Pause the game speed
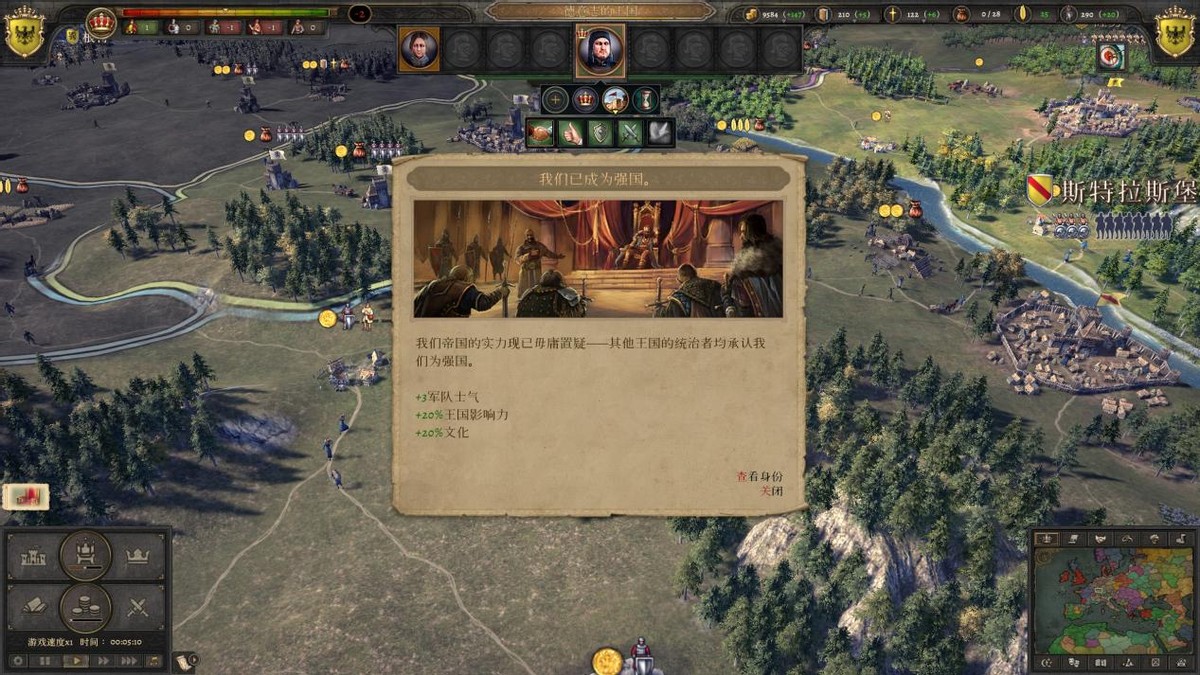This screenshot has width=1200, height=675. pyautogui.click(x=45, y=661)
